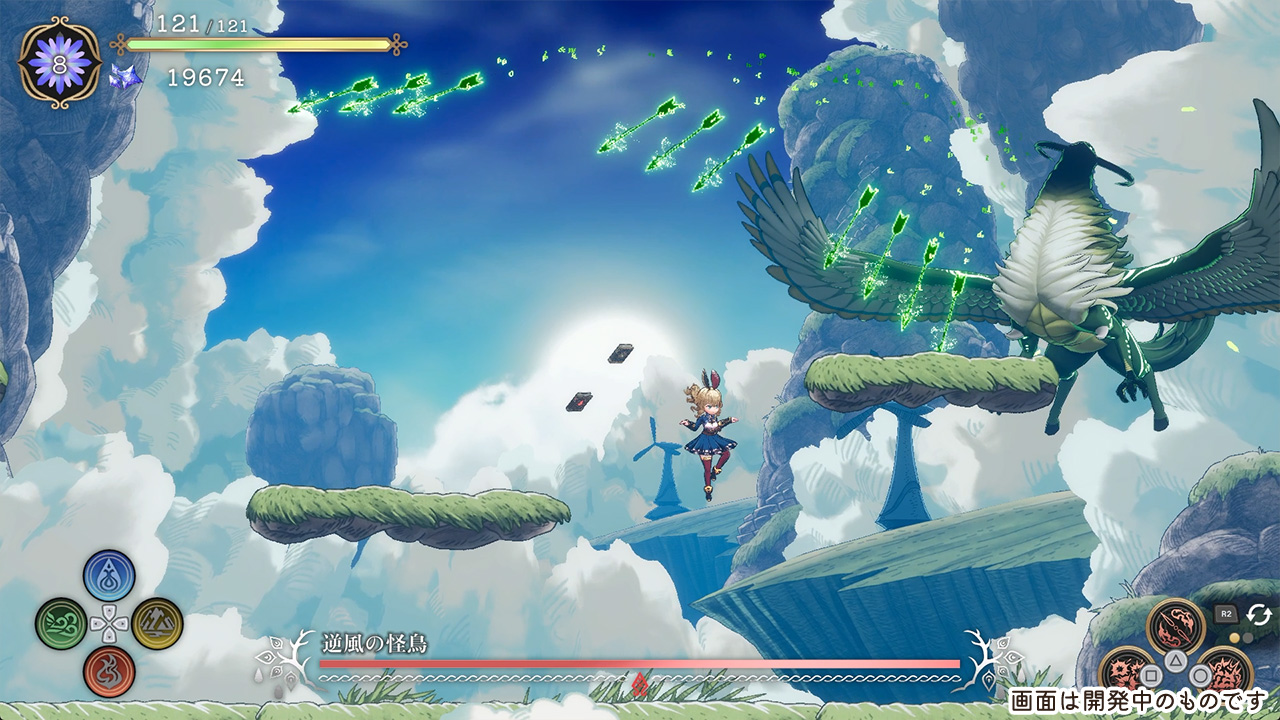Activate the red fire element icon

[x=110, y=671]
